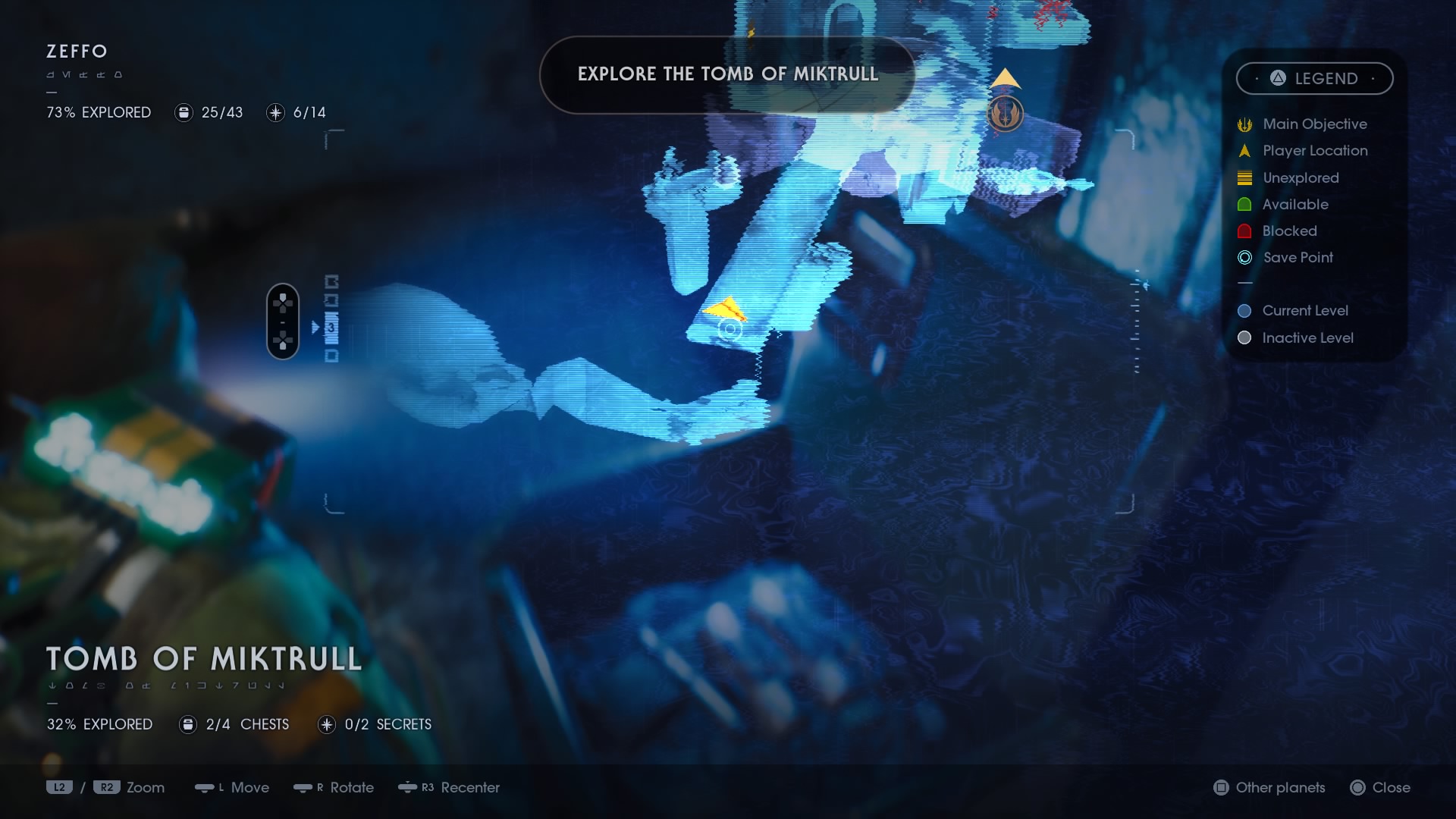This screenshot has width=1456, height=819.
Task: Select the Inactive Level option in legend
Action: point(1244,337)
